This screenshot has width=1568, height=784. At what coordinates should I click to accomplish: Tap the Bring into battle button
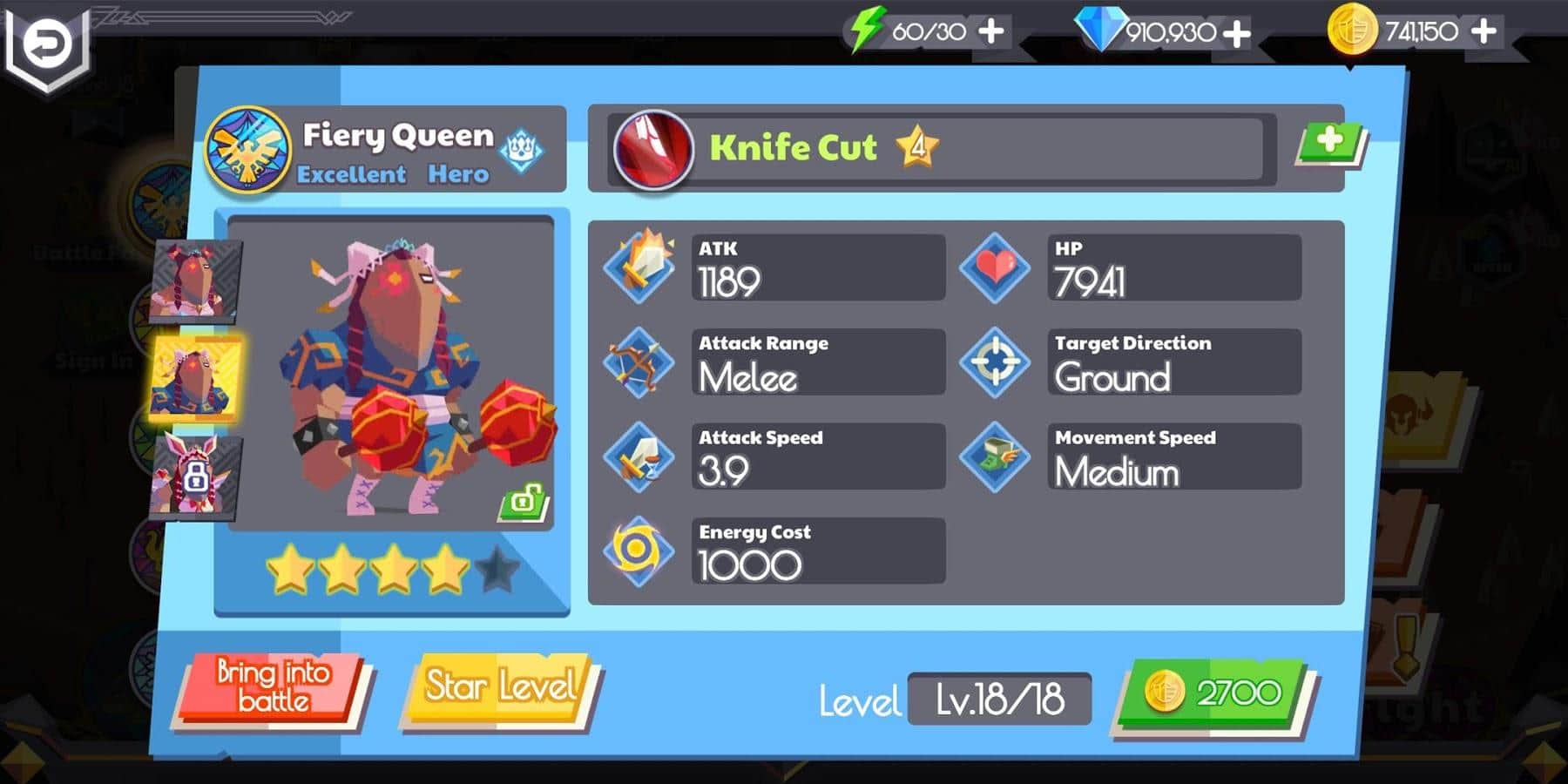(x=273, y=687)
